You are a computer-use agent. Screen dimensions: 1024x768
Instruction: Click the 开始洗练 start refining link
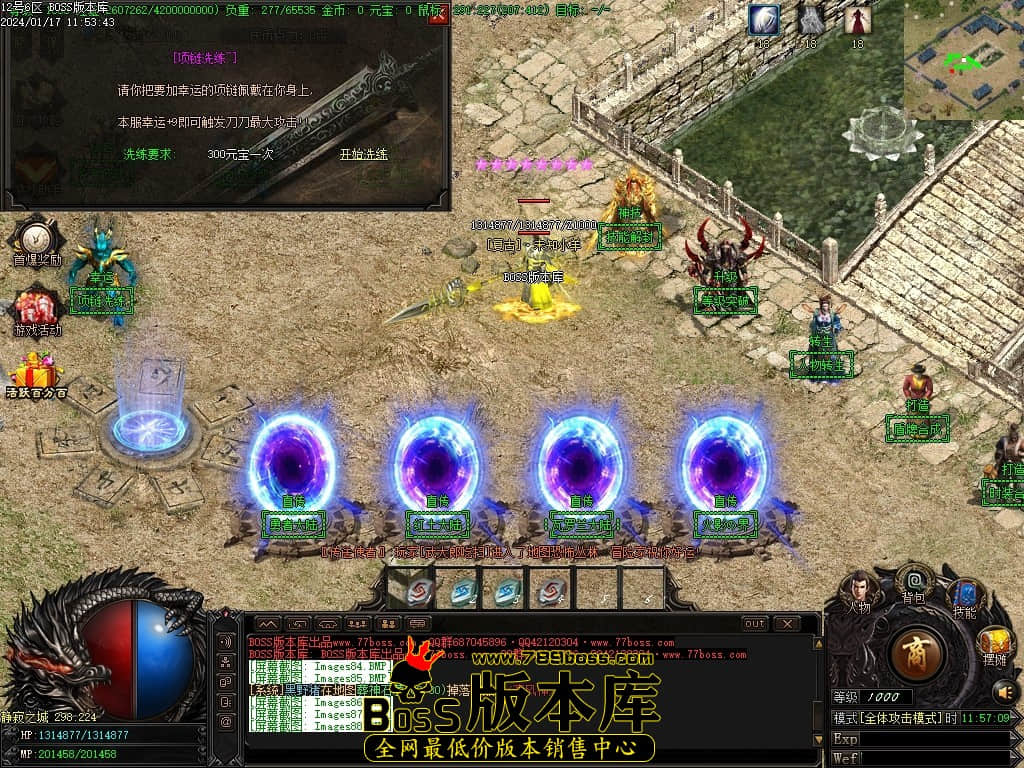tap(364, 154)
